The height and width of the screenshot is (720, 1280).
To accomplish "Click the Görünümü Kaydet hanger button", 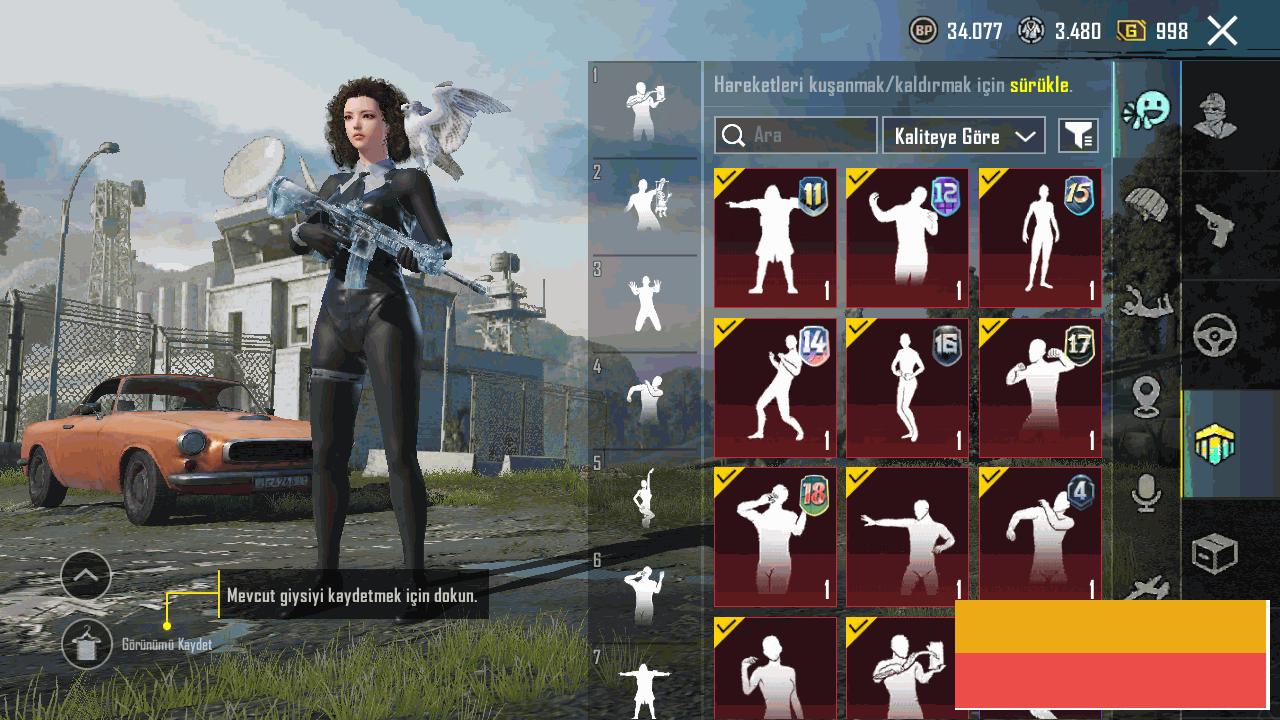I will coord(86,644).
